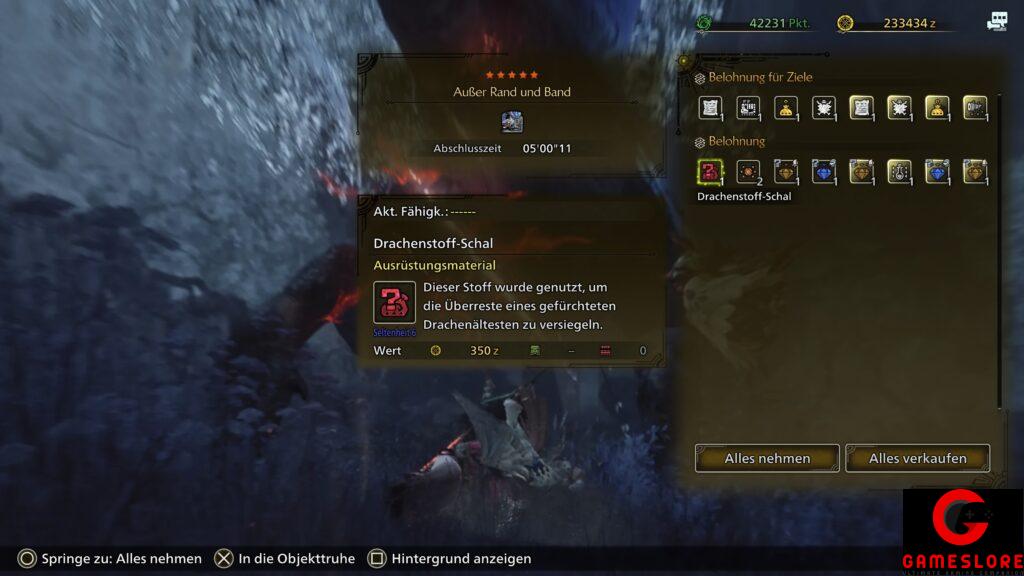Image resolution: width=1024 pixels, height=576 pixels.
Task: Choose Alles verkaufen to sell all rewards
Action: coord(917,458)
